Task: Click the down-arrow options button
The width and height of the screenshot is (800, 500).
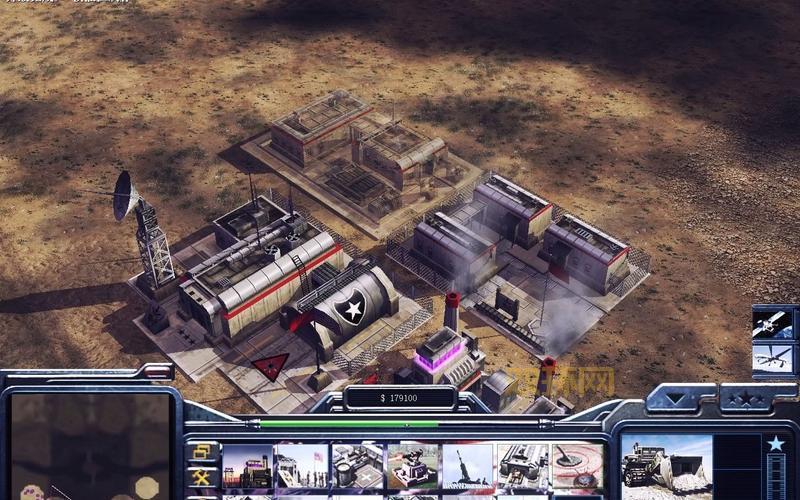Action: [680, 401]
